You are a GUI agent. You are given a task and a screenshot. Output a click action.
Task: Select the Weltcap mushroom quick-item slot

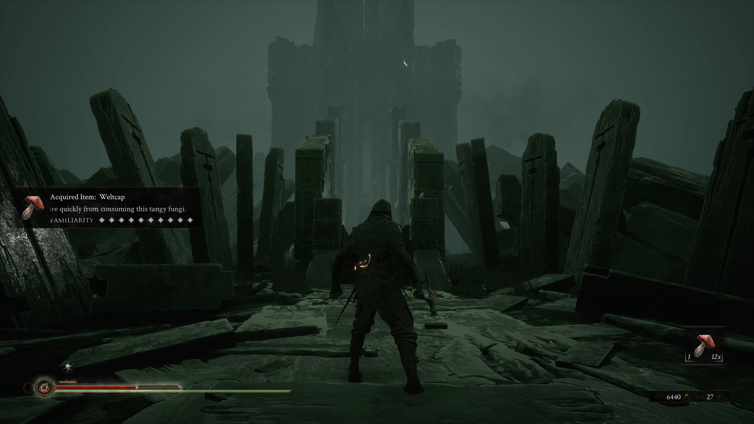pyautogui.click(x=704, y=346)
